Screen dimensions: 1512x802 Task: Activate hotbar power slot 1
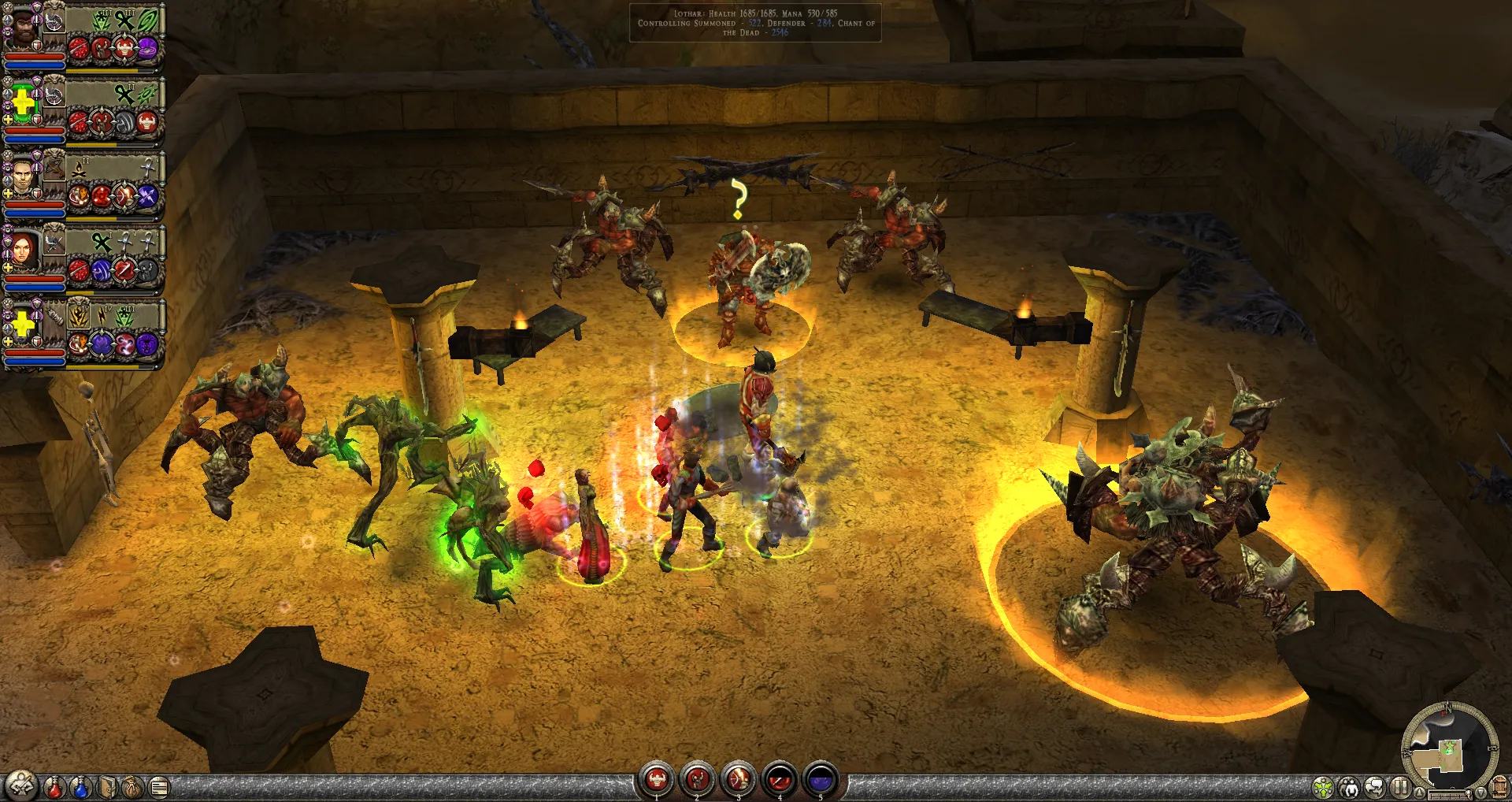click(x=657, y=780)
